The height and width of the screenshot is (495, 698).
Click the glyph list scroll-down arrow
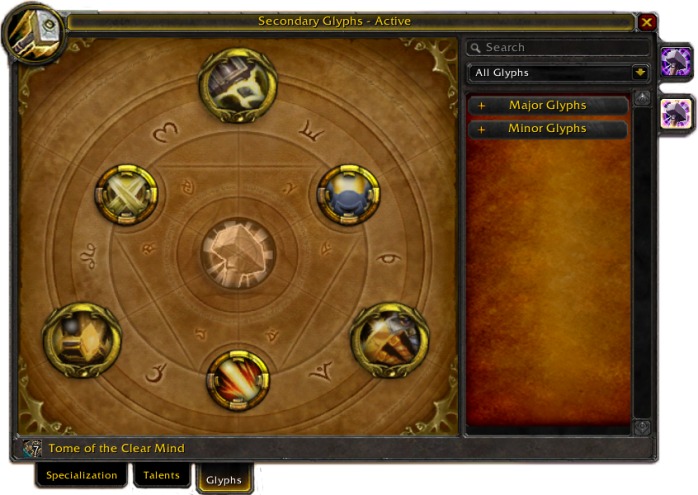[x=642, y=427]
